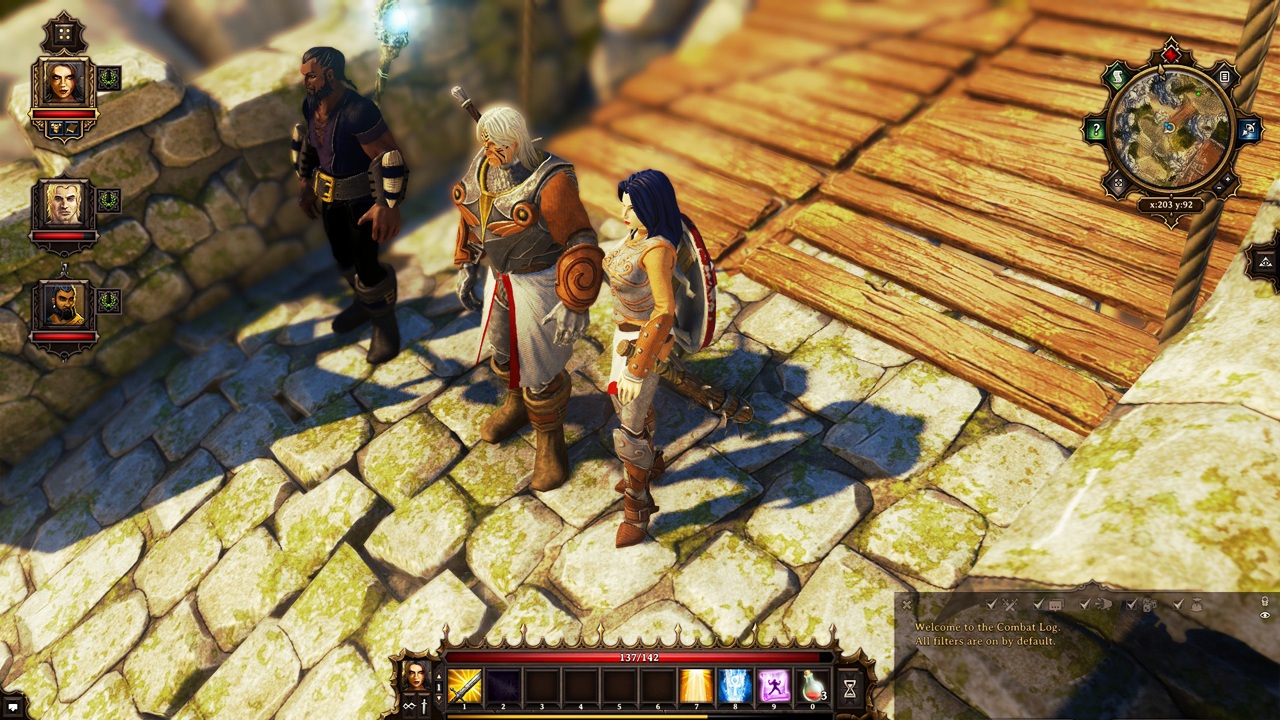Open the quest journal from the minimap
Viewport: 1280px width, 720px height.
1115,75
